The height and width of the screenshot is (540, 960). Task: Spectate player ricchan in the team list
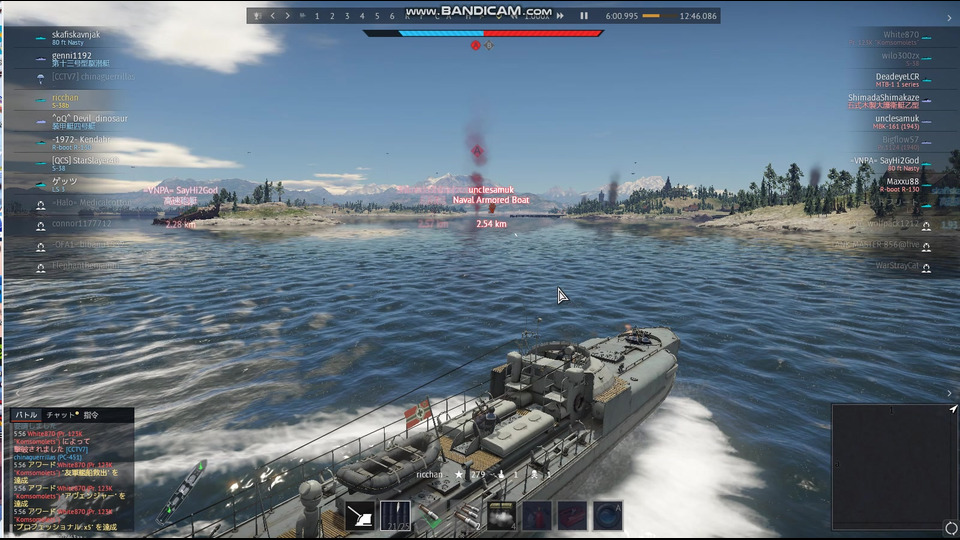pos(65,98)
